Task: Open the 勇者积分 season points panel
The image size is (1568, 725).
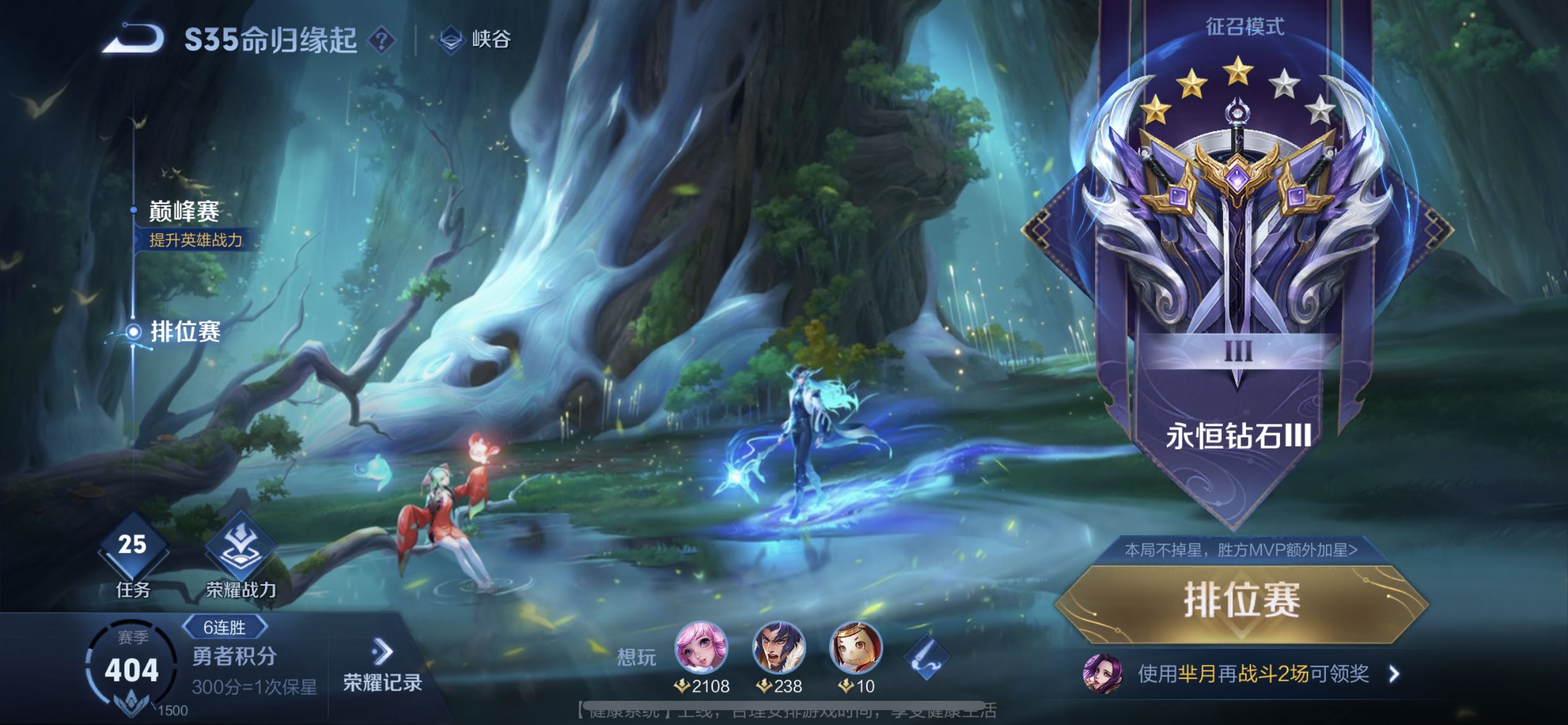Action: [234, 657]
